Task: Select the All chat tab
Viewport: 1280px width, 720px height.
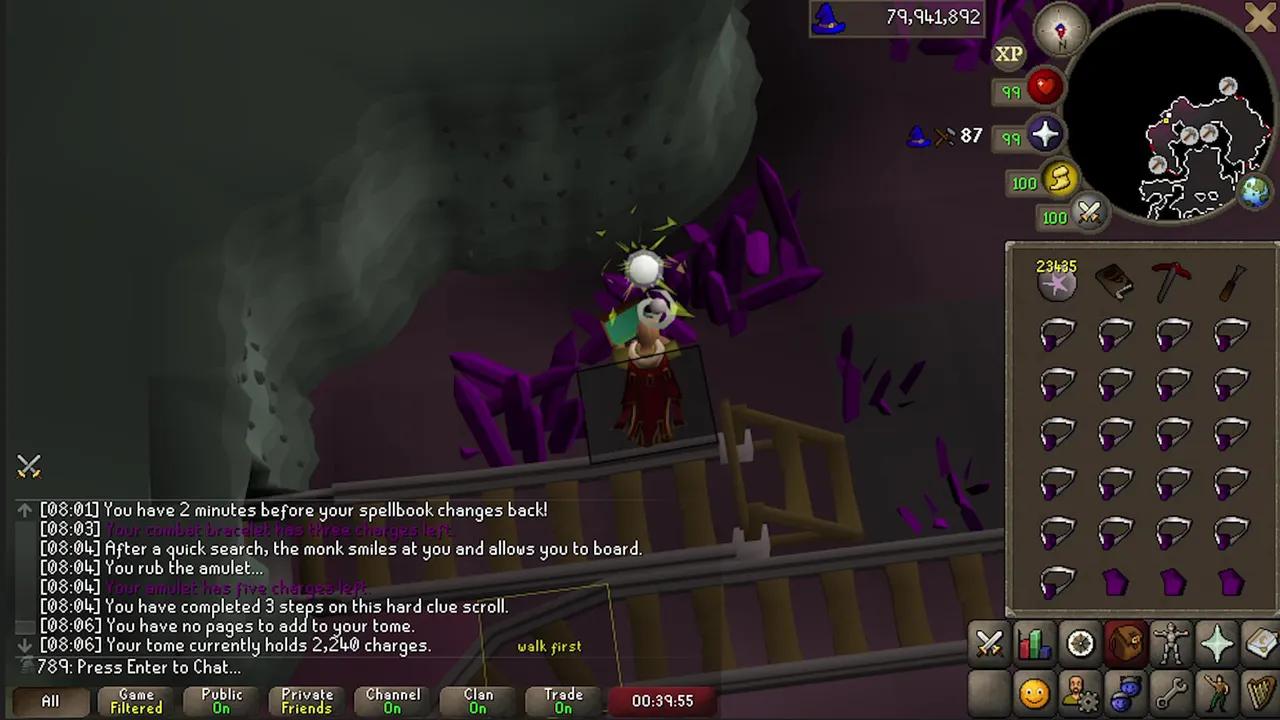Action: tap(49, 701)
